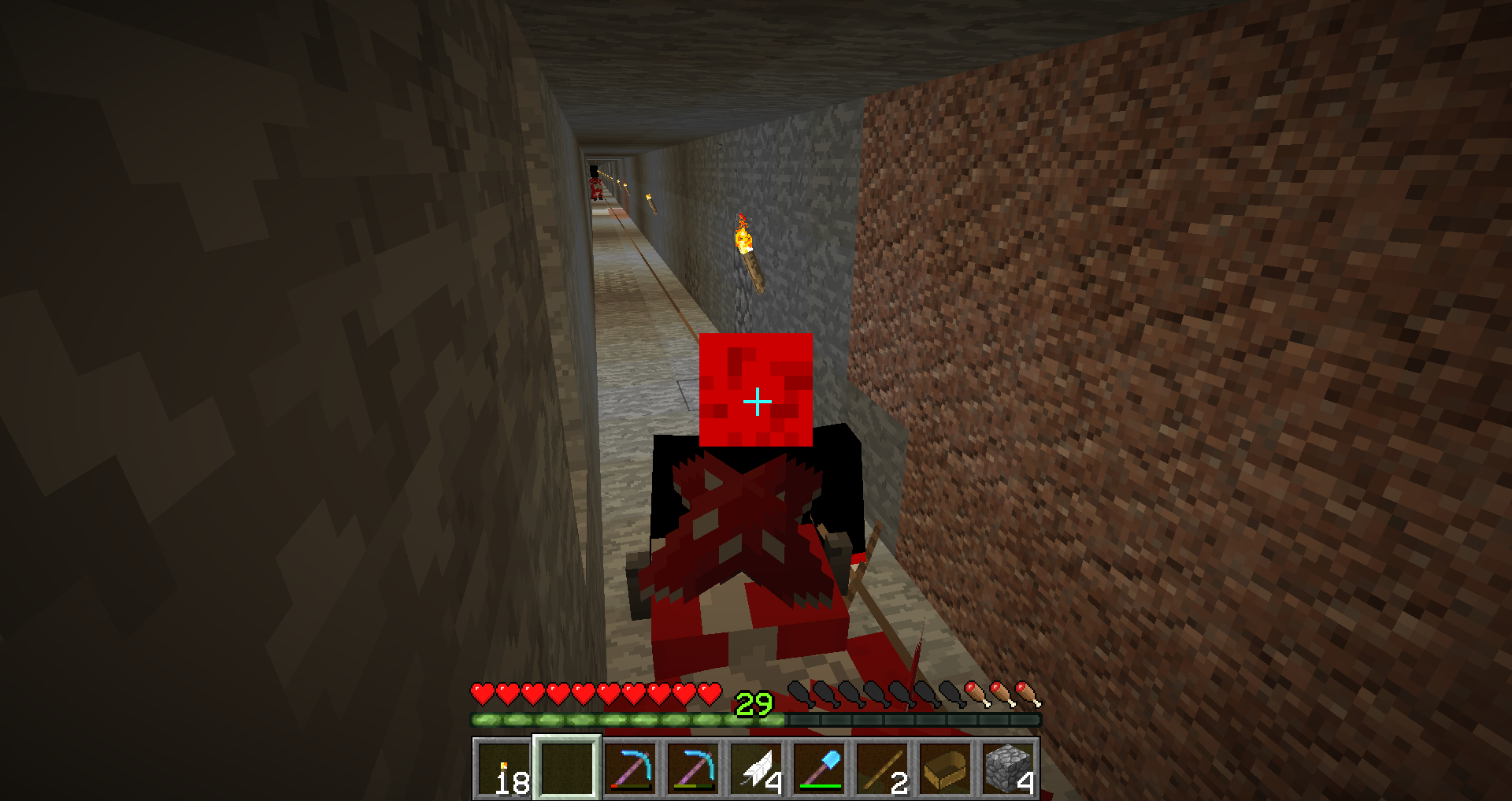Choose the wooden boat hotbar slot
This screenshot has height=801, width=1512.
[x=945, y=769]
